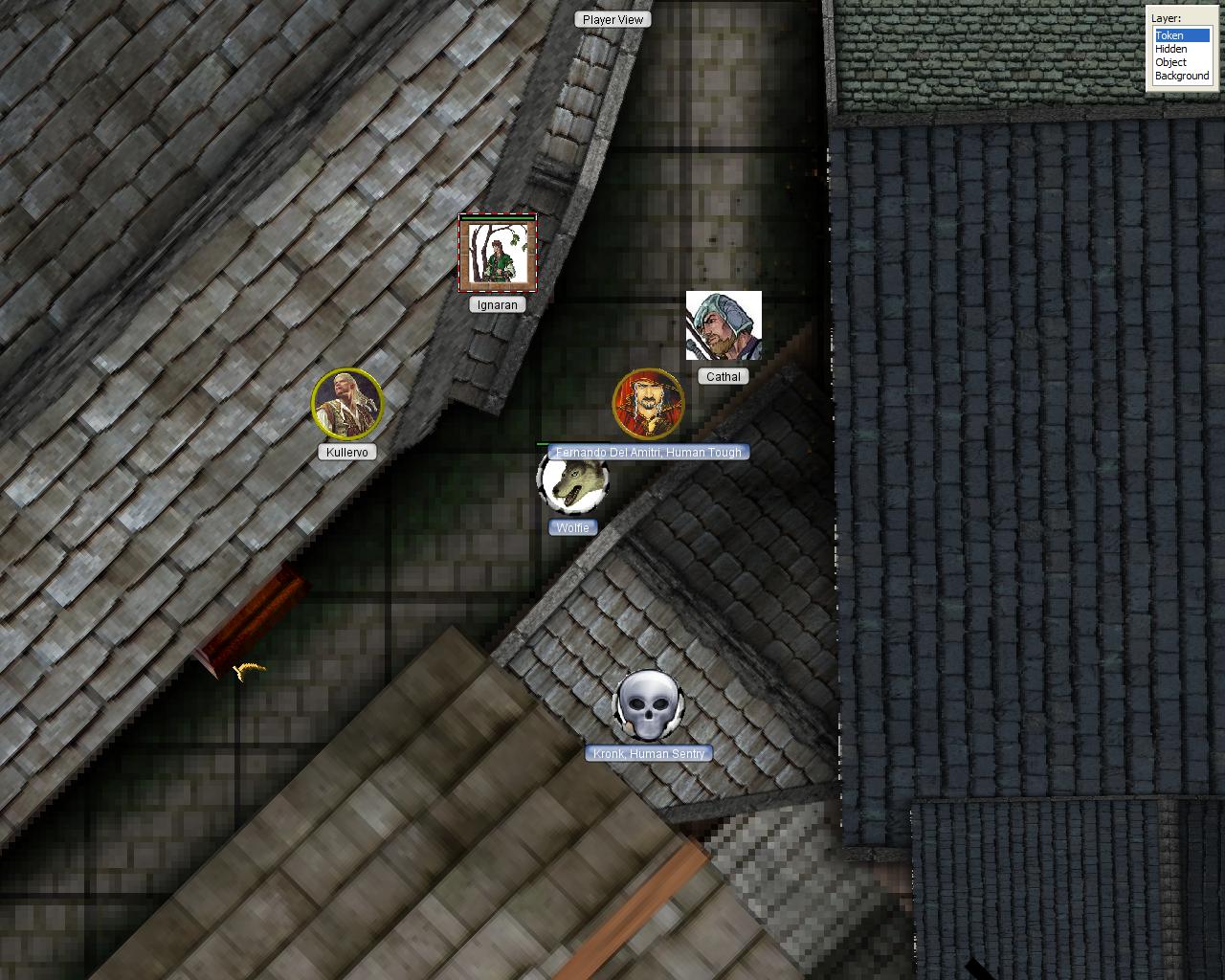Pick the Fernando Del Amitri token
Viewport: 1225px width, 980px height.
coord(648,404)
